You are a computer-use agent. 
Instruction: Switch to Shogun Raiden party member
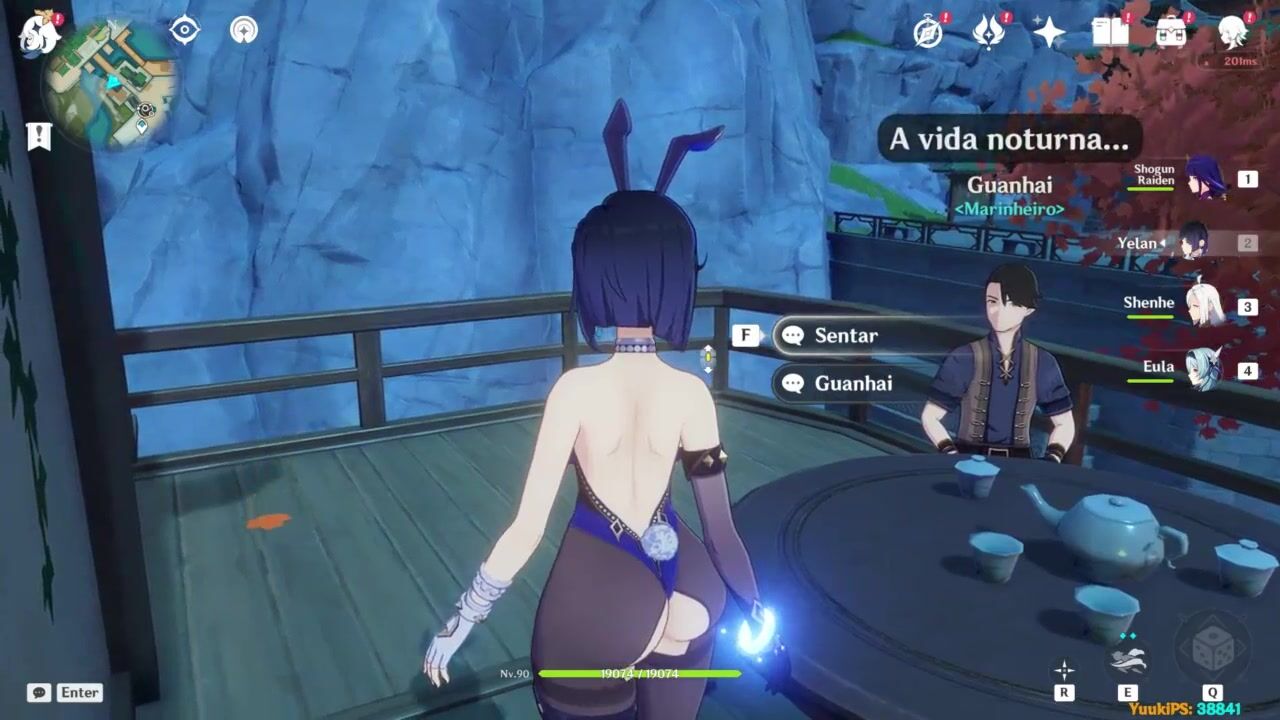[1205, 179]
